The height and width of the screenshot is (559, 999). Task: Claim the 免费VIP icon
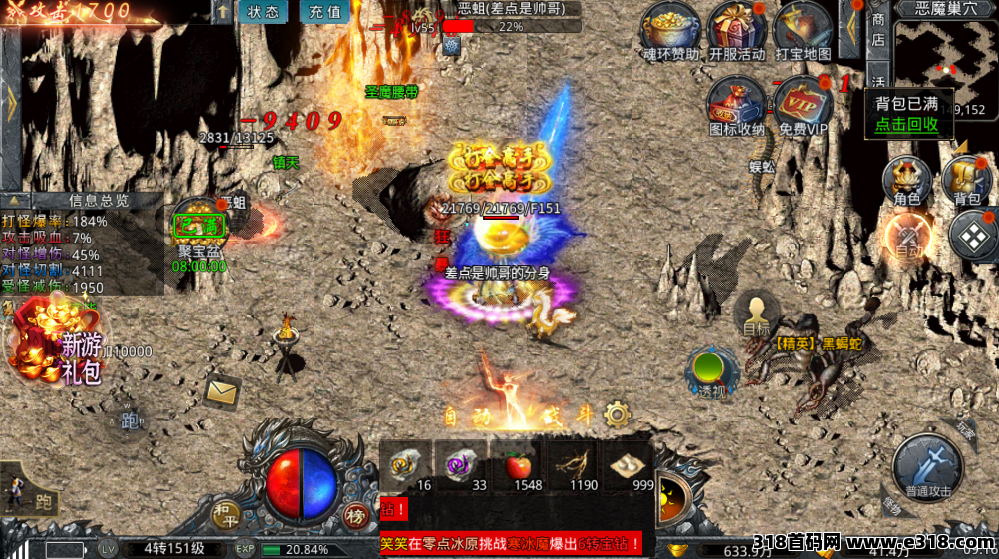(x=803, y=106)
